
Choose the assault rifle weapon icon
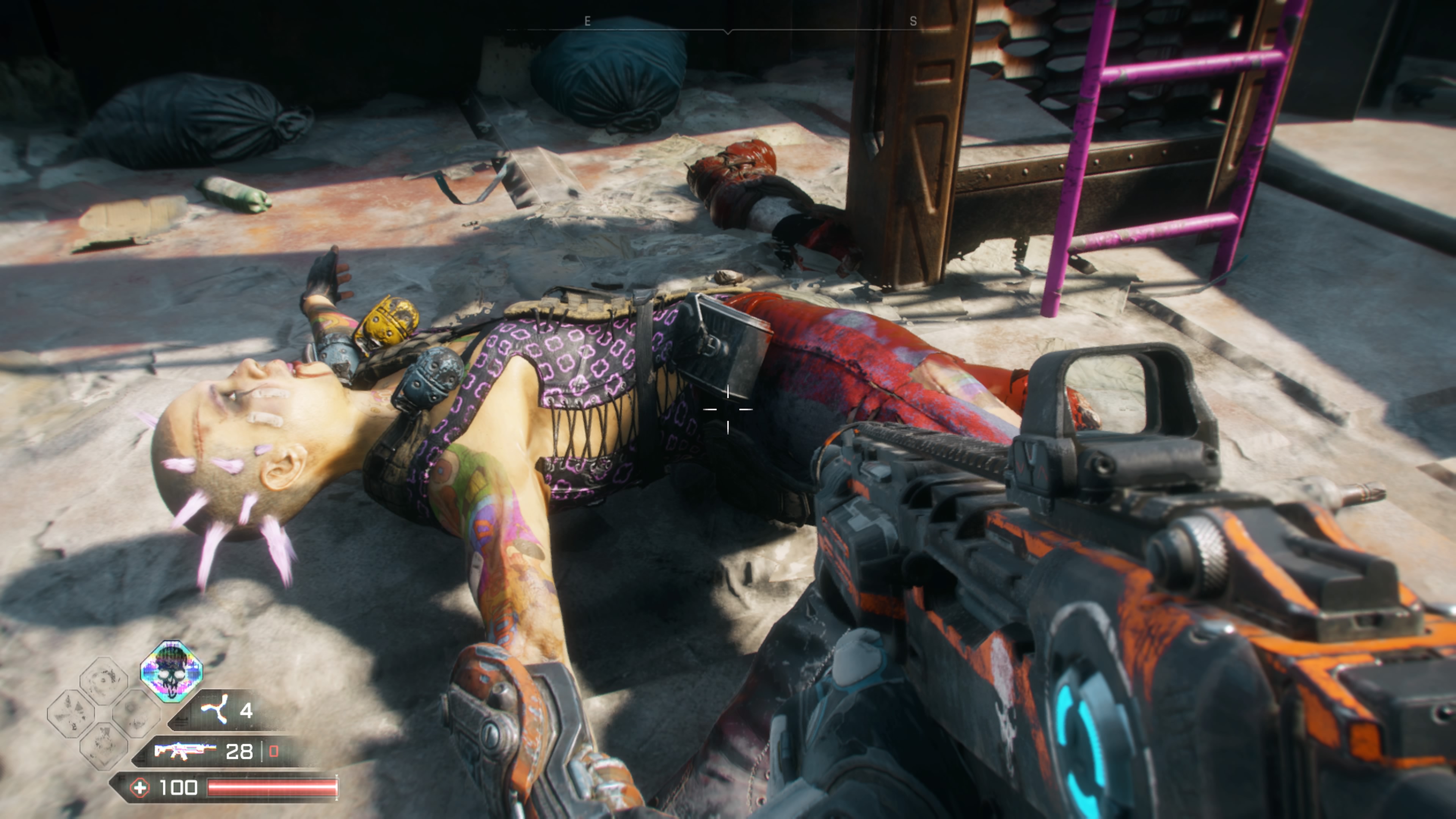184,751
